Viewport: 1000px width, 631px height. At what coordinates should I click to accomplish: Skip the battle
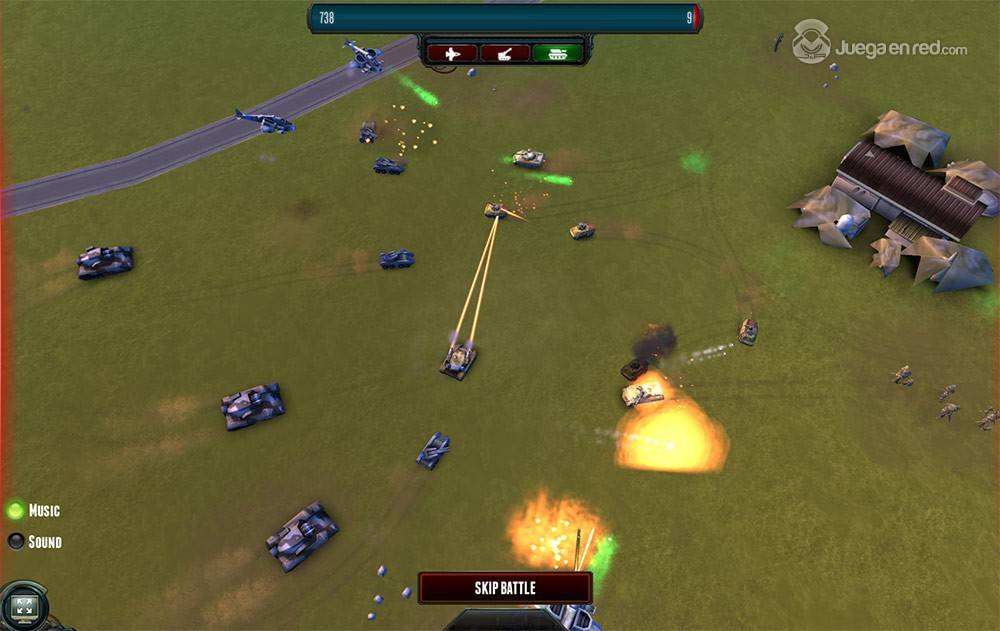point(504,588)
